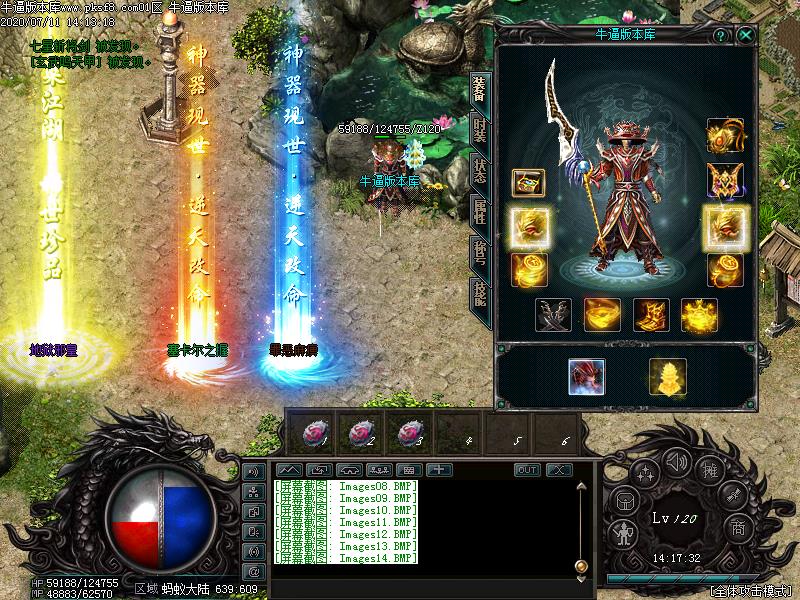This screenshot has height=600, width=800.
Task: Click the @ chat channel button
Action: pos(253,571)
